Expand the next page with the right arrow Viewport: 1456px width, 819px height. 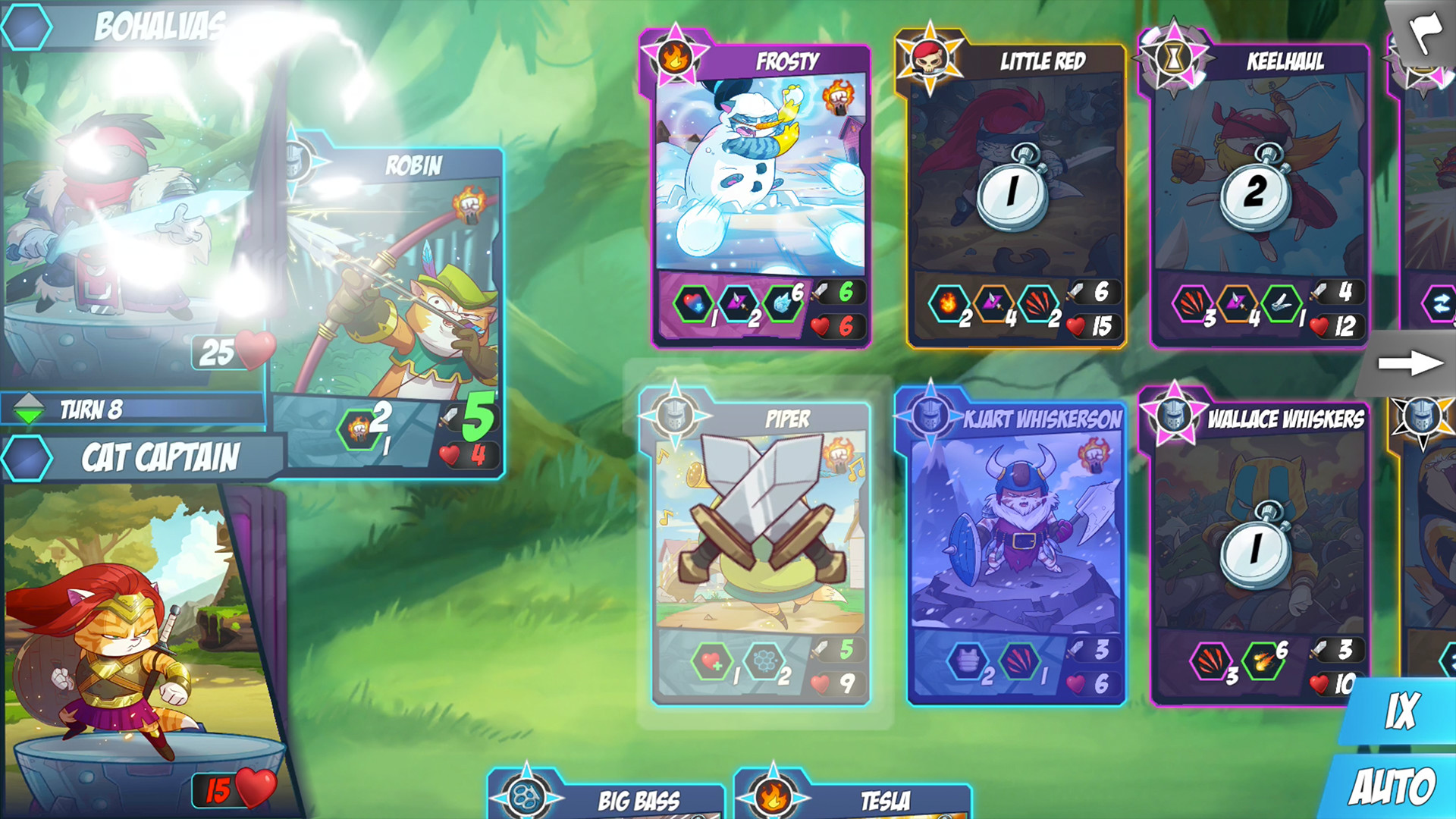click(x=1412, y=364)
